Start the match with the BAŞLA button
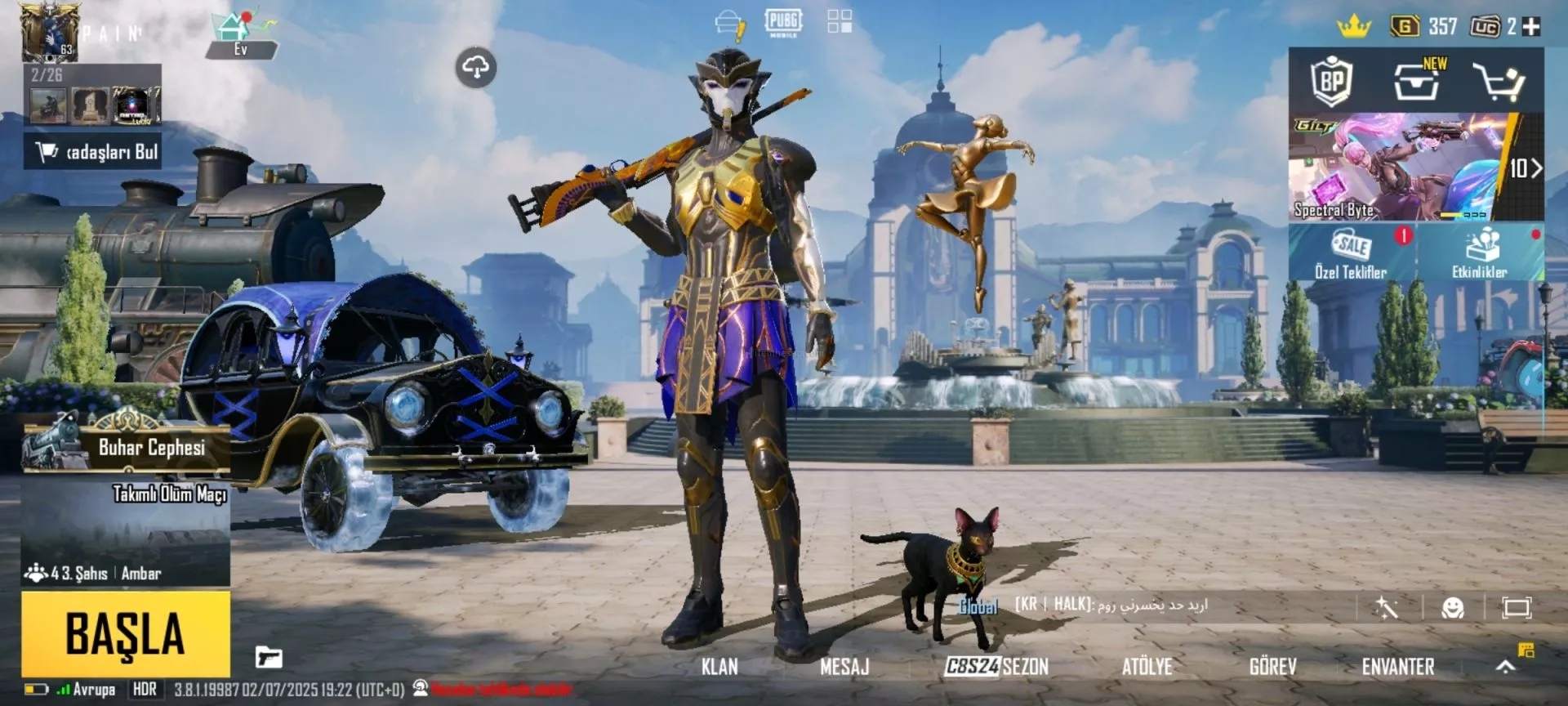The width and height of the screenshot is (1568, 706). (x=126, y=634)
